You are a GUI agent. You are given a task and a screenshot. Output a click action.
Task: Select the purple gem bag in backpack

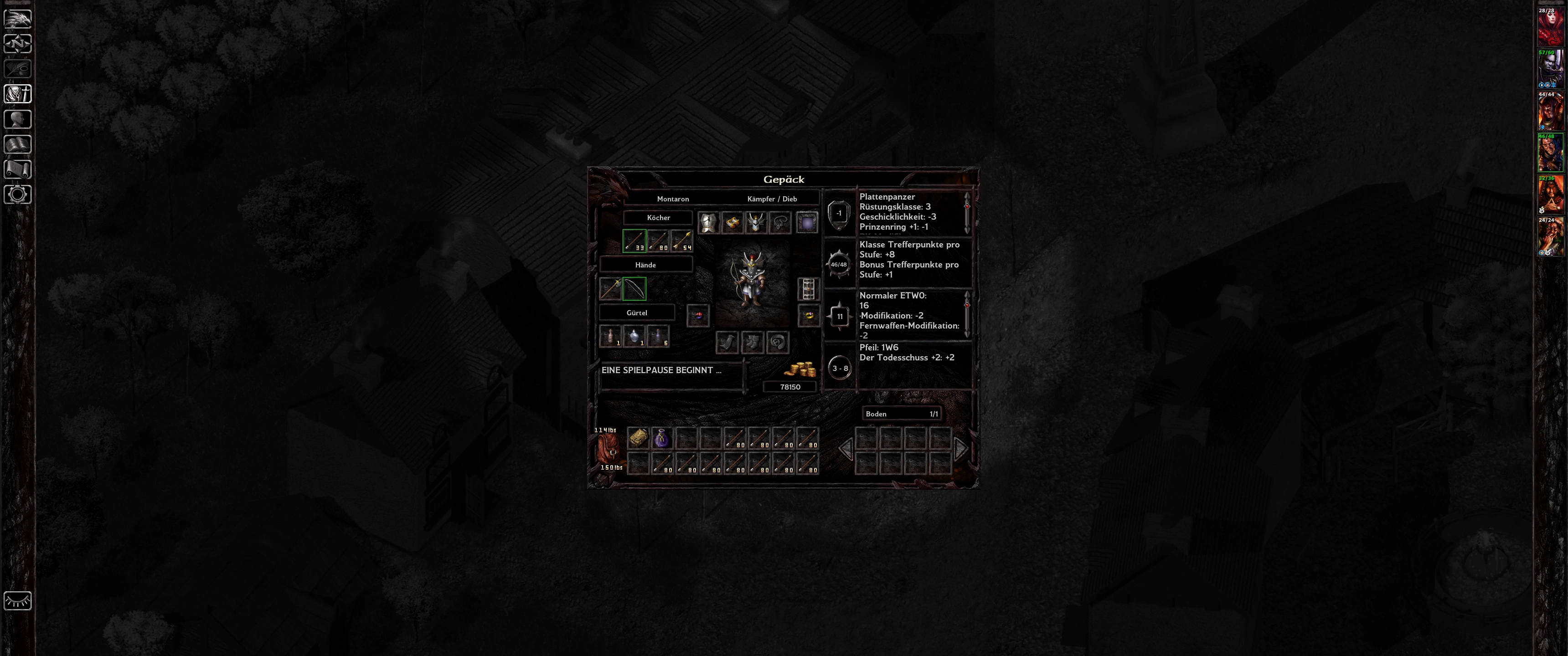tap(662, 438)
